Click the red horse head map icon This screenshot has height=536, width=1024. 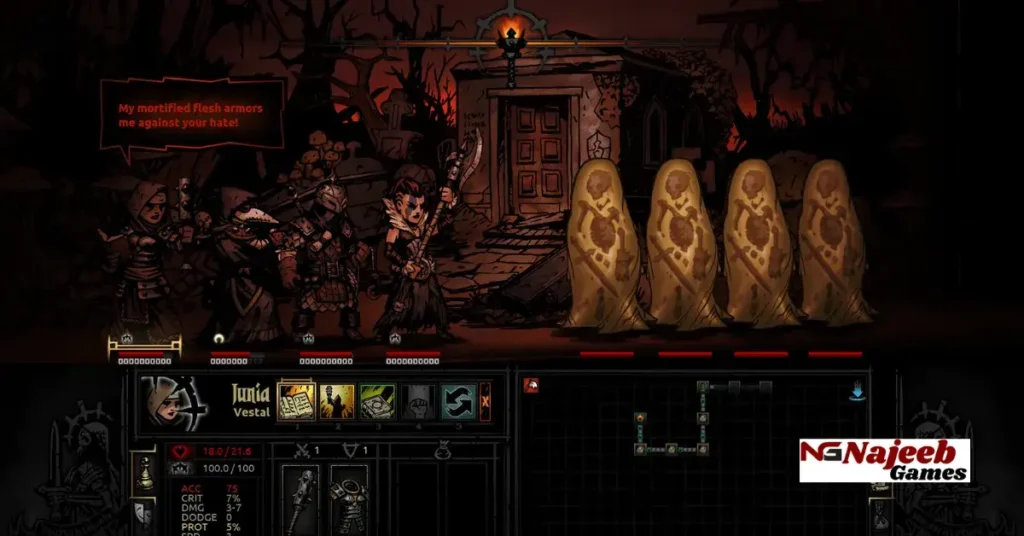pyautogui.click(x=531, y=386)
